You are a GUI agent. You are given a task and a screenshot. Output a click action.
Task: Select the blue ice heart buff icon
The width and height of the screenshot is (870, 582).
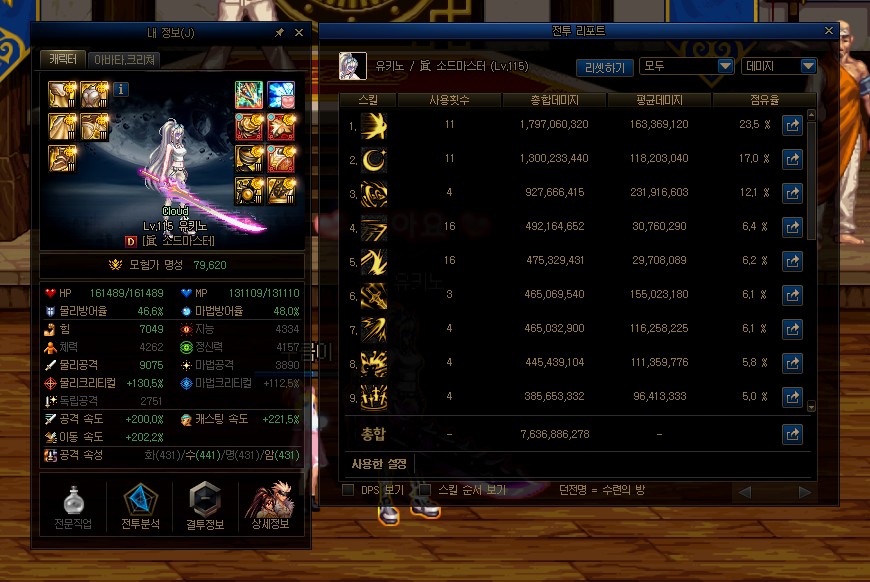coord(281,96)
